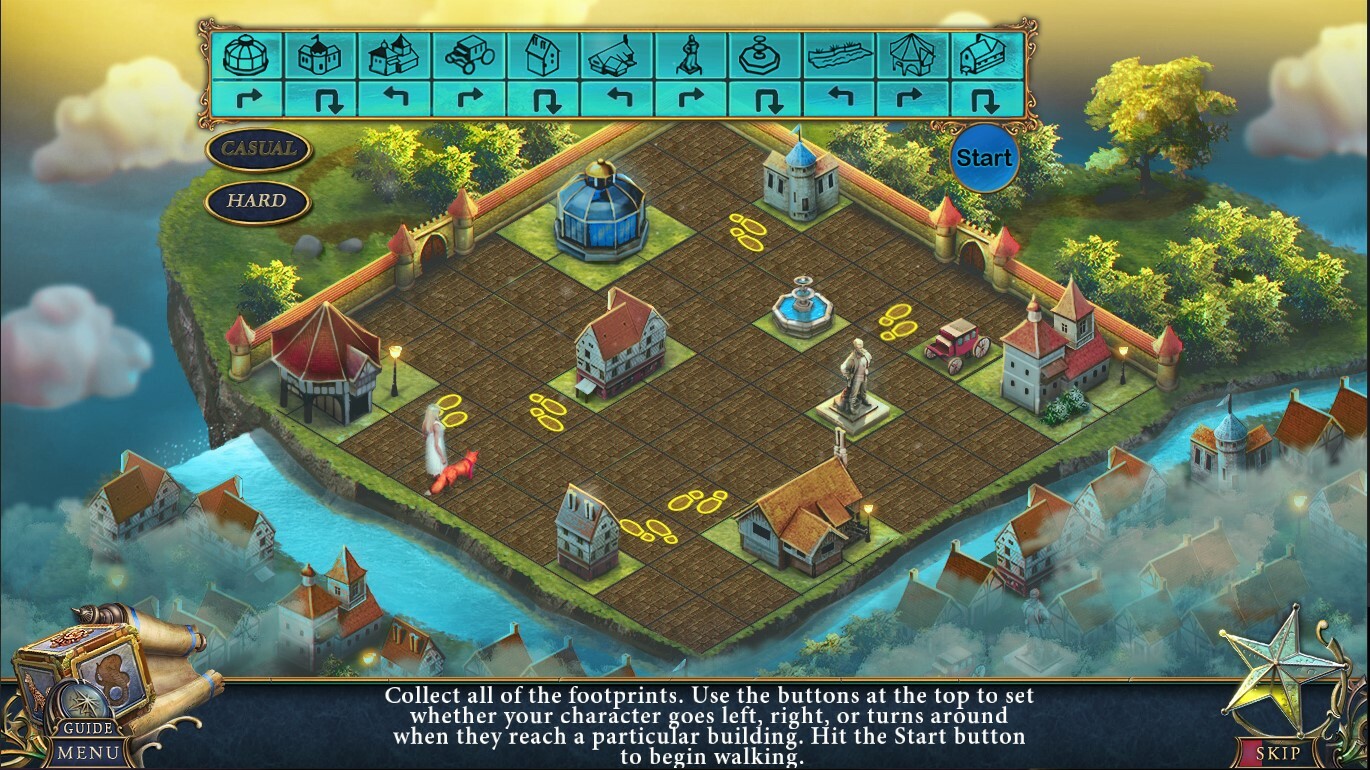Select the domed pavilion building icon

[x=246, y=55]
